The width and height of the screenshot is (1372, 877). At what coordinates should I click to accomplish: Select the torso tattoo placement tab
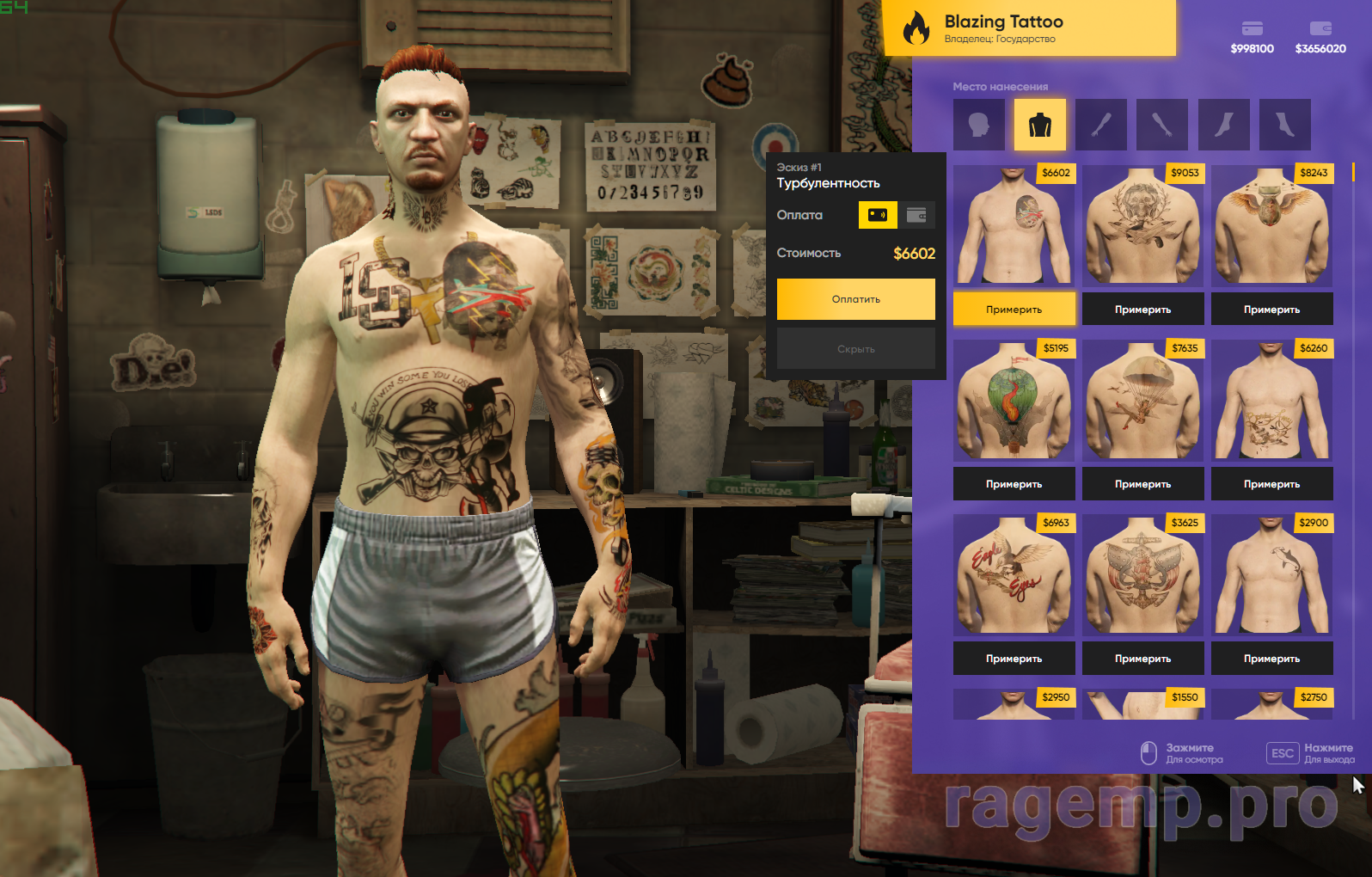pyautogui.click(x=1039, y=125)
